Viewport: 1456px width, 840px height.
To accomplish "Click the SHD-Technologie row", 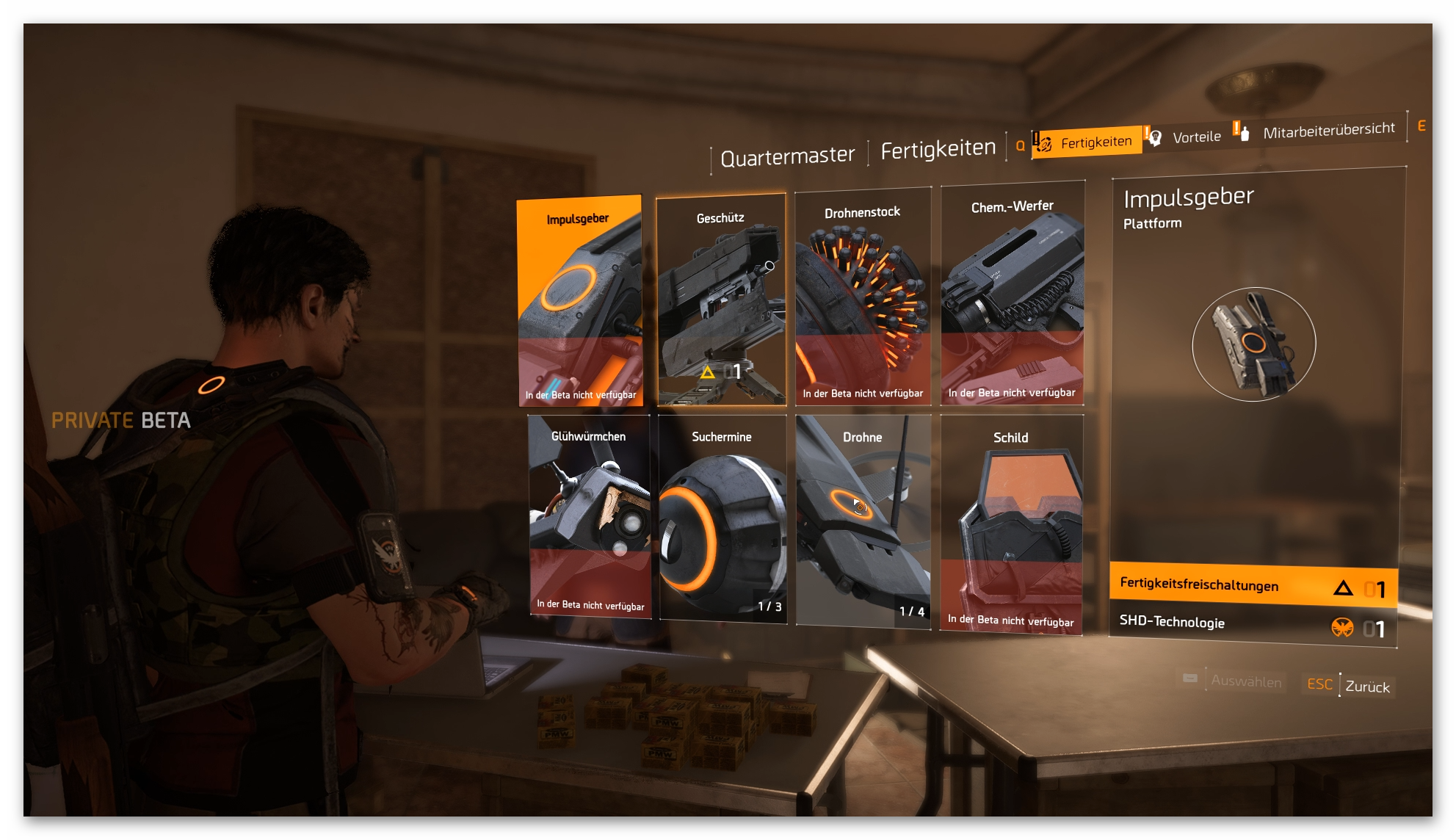I will click(1253, 625).
